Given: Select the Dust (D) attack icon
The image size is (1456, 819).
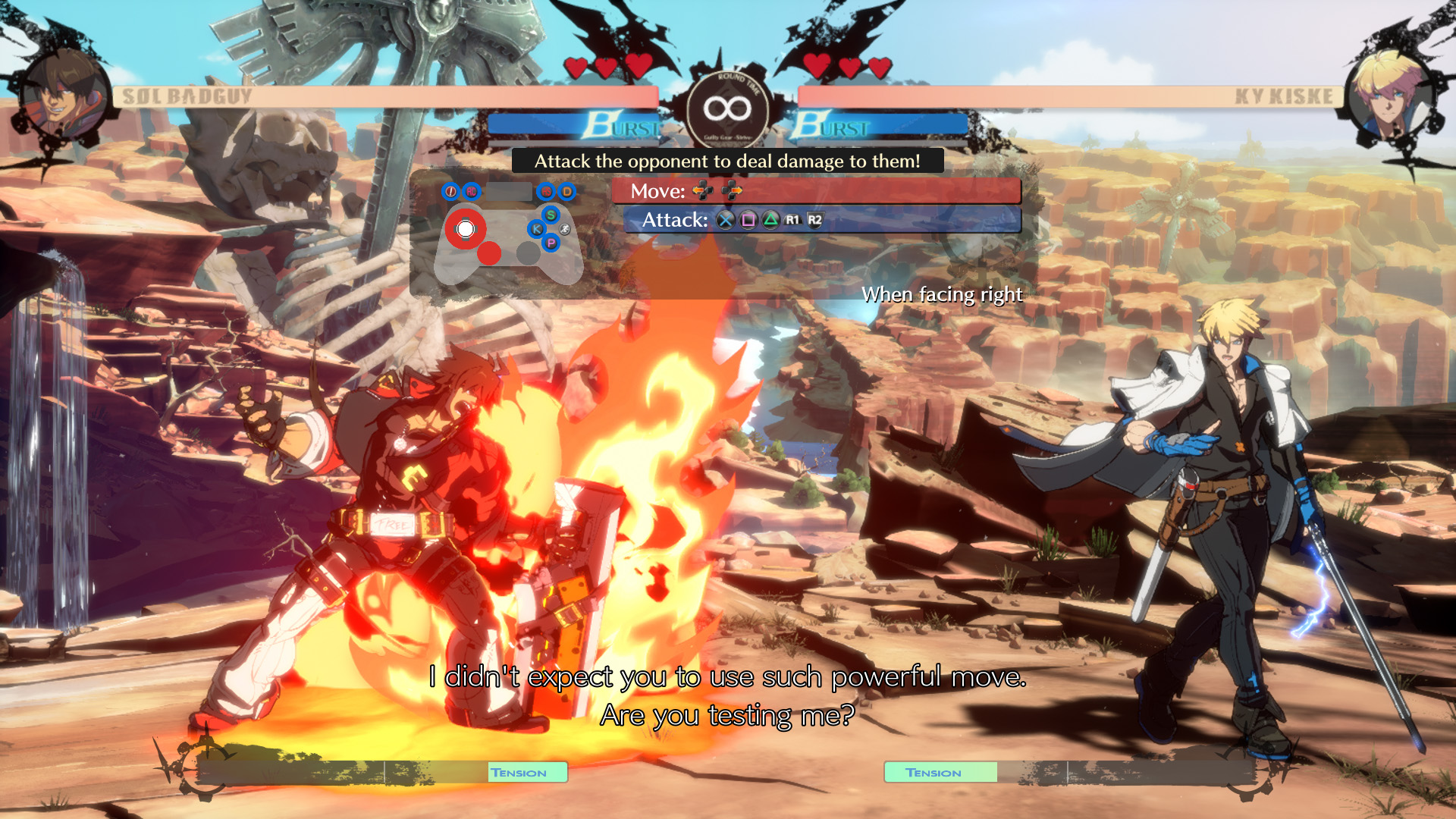Looking at the screenshot, I should tap(566, 192).
